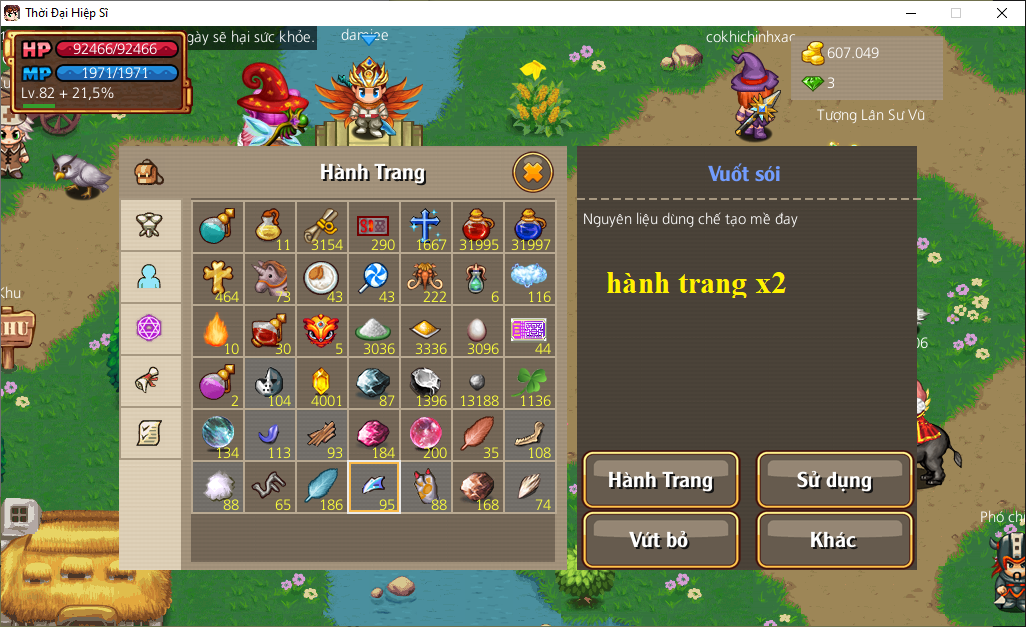The width and height of the screenshot is (1026, 627).
Task: Show the checklist parchment tab
Action: point(150,433)
